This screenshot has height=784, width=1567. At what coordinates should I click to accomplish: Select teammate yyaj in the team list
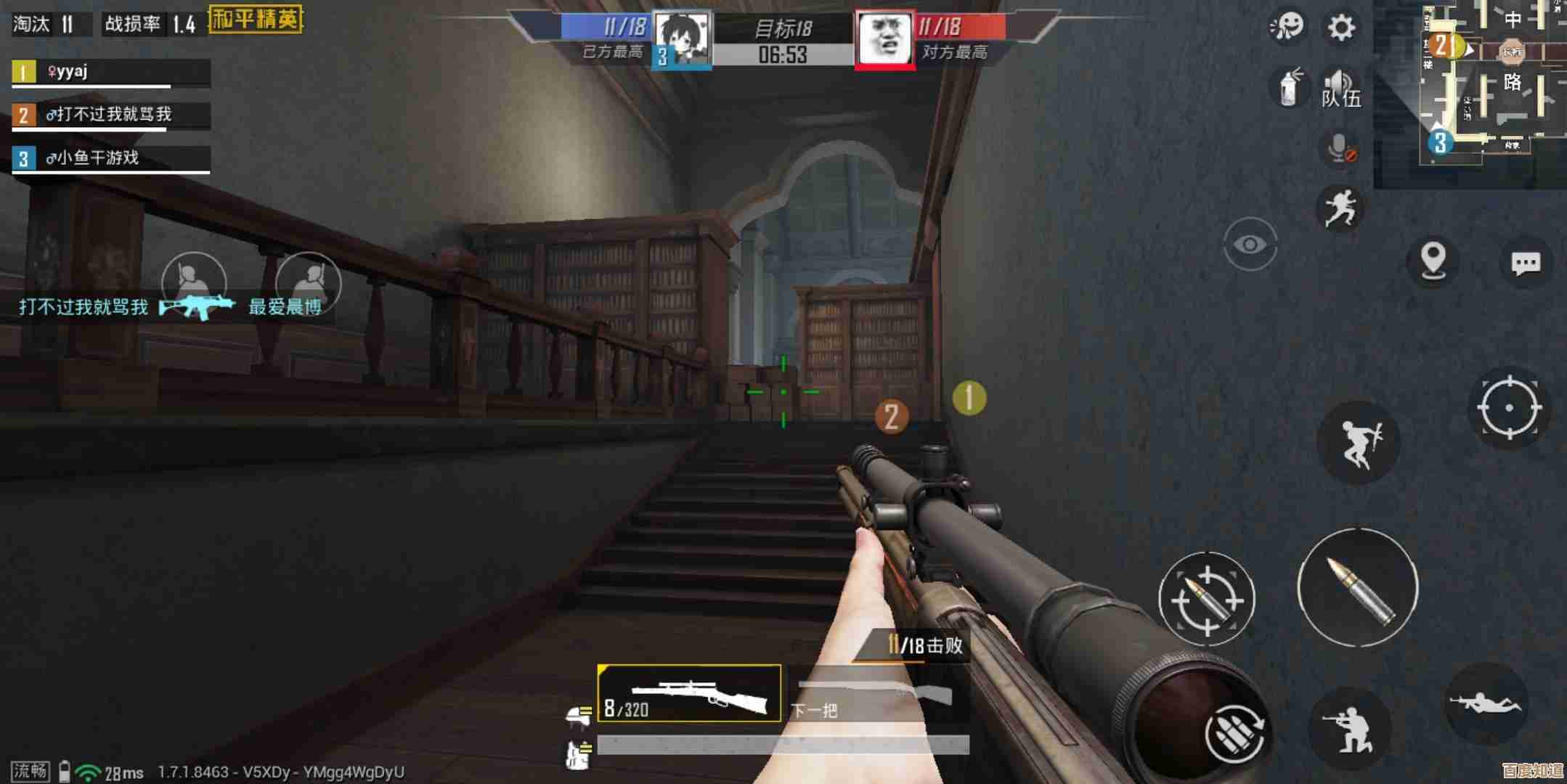pyautogui.click(x=110, y=72)
